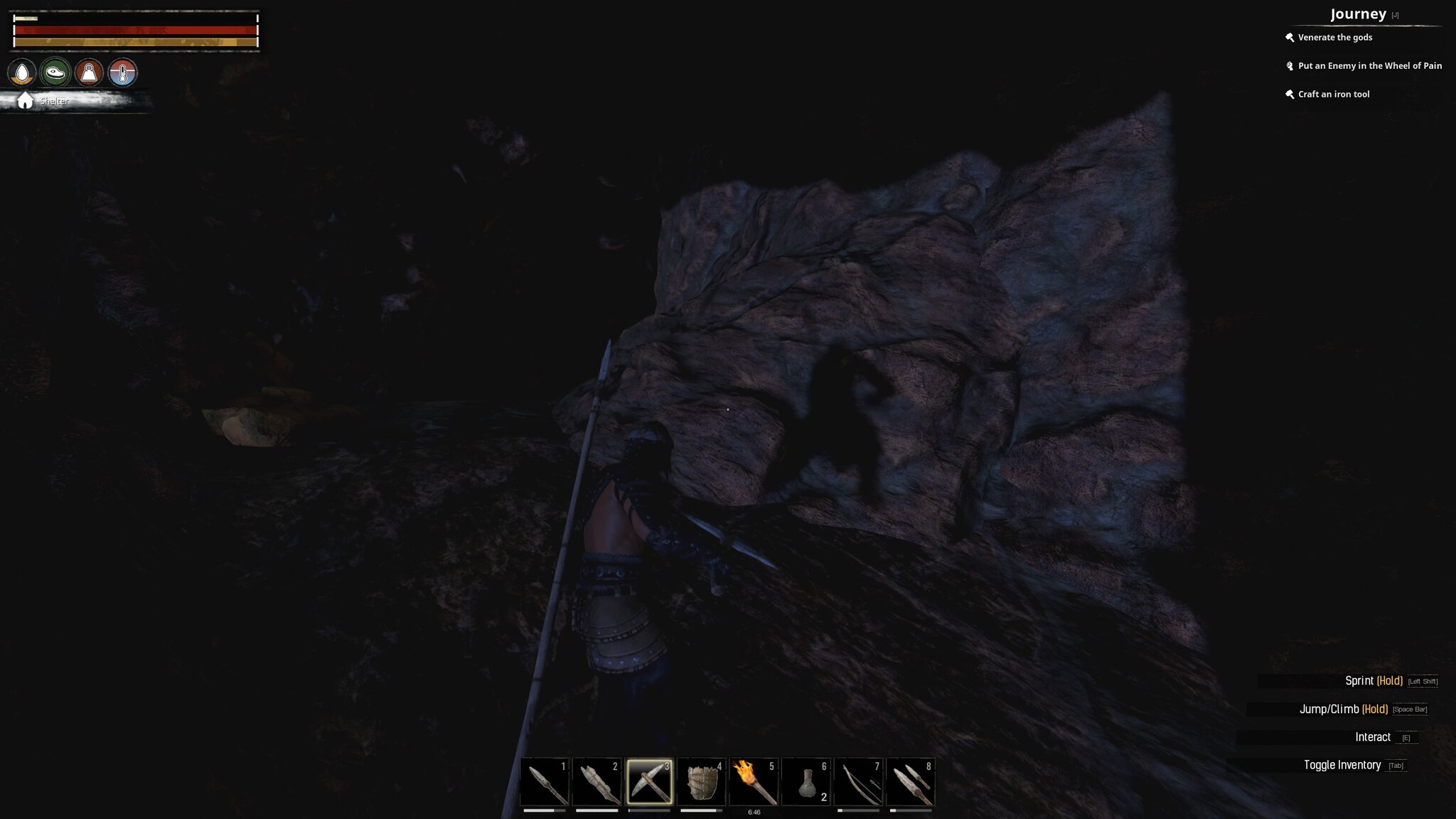Click the Interact action hint
Viewport: 1456px width, 819px height.
click(1372, 737)
